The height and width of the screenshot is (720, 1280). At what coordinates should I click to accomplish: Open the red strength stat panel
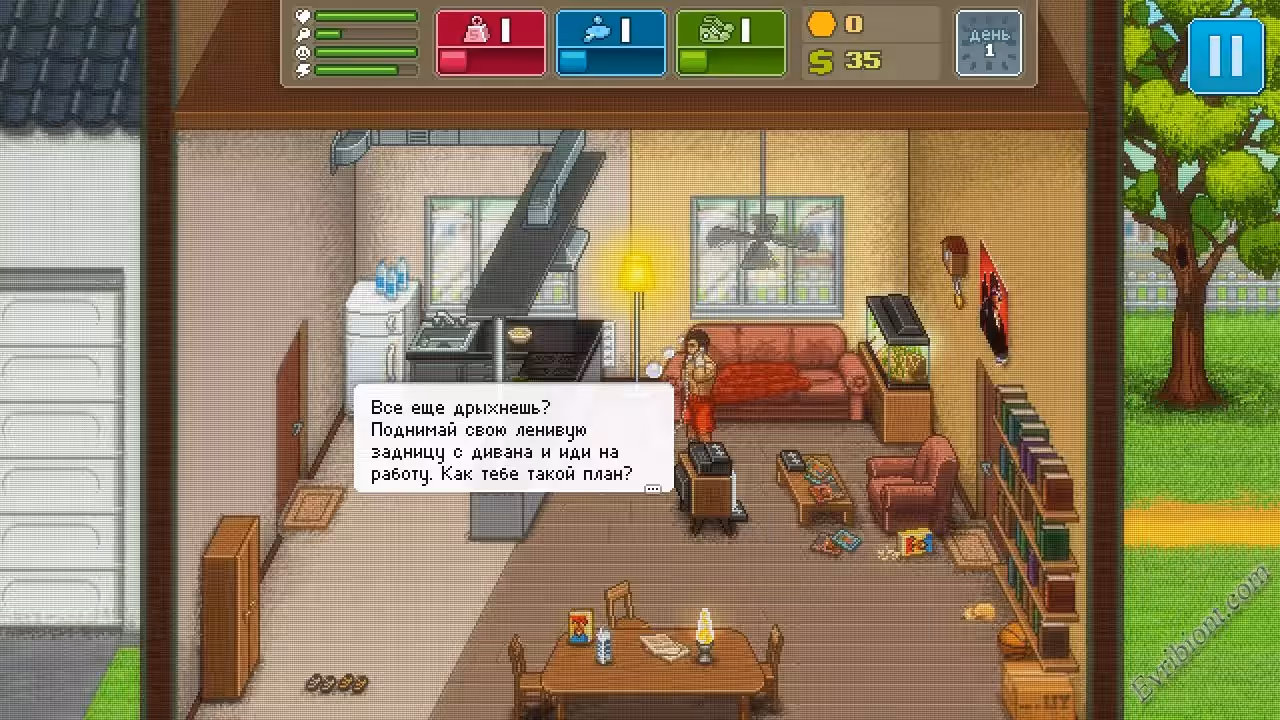pyautogui.click(x=491, y=43)
